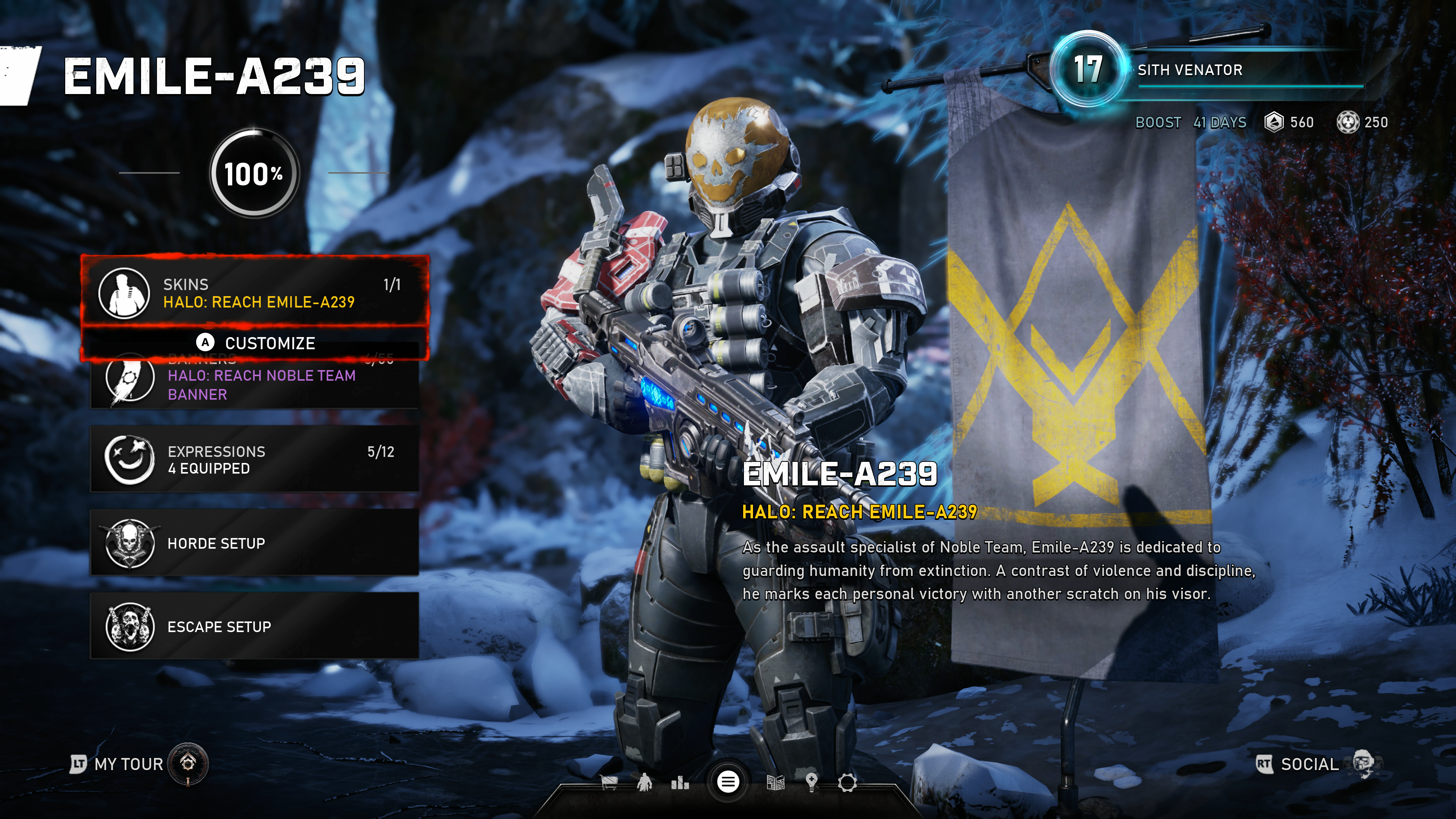Open the Expressions customization entry
The image size is (1456, 819).
click(x=254, y=459)
